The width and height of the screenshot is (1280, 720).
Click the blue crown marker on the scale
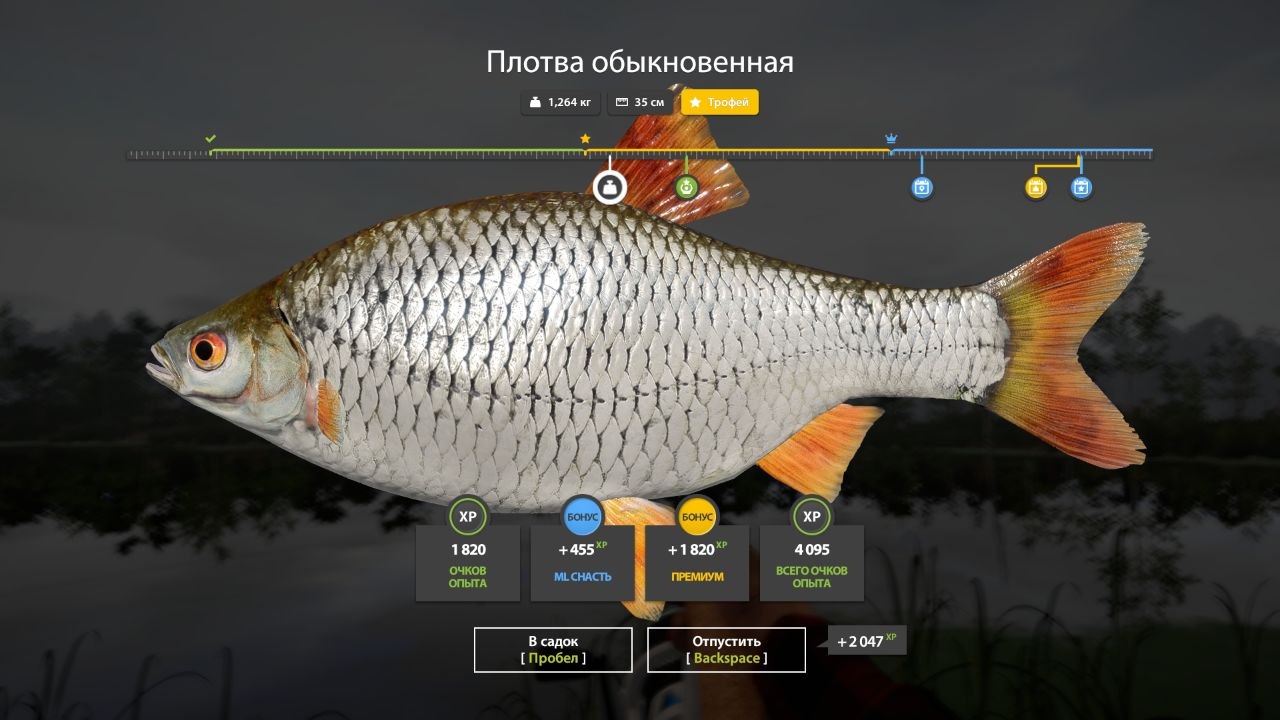coord(890,138)
